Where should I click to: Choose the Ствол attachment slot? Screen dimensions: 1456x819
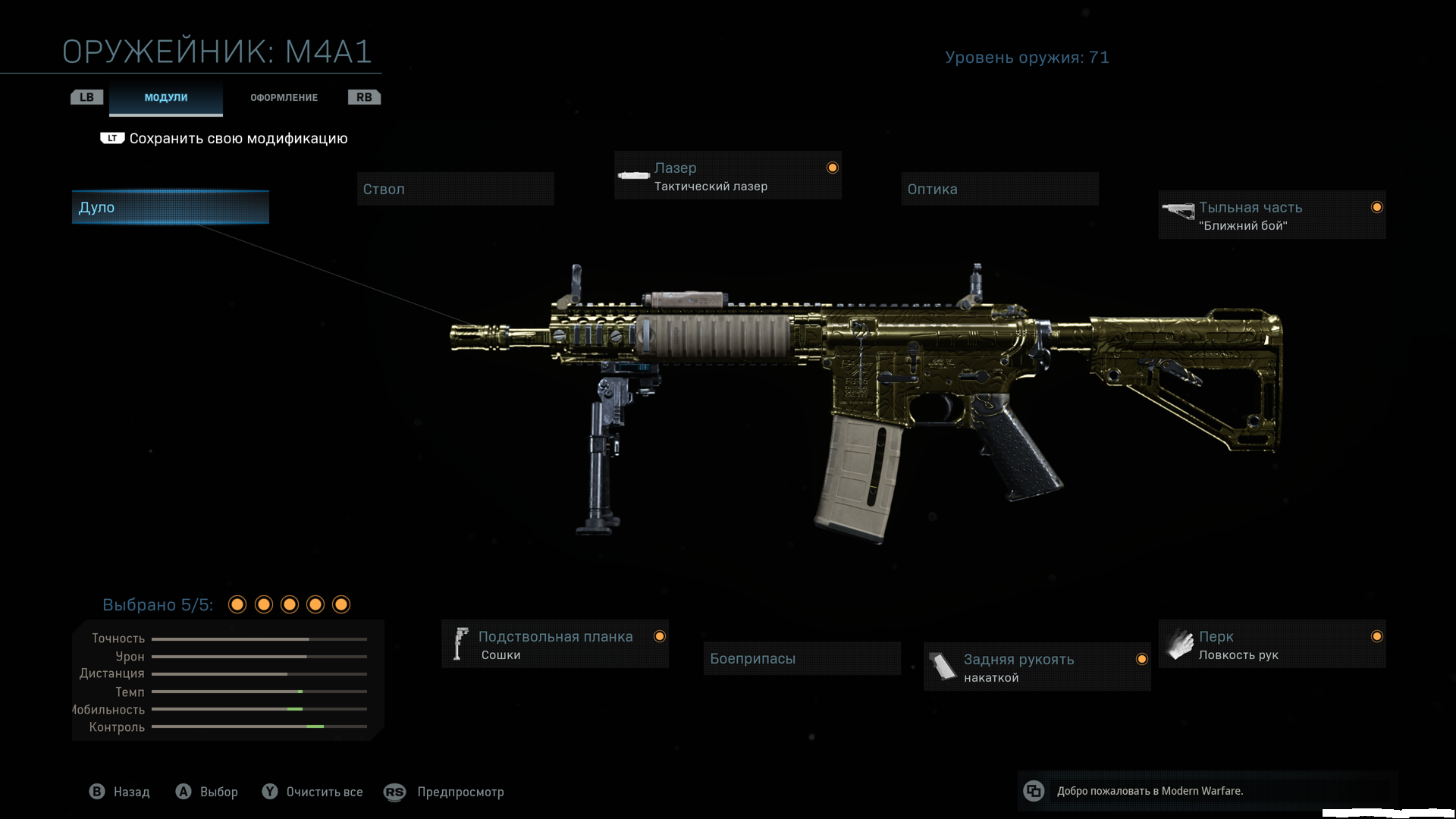(x=455, y=189)
